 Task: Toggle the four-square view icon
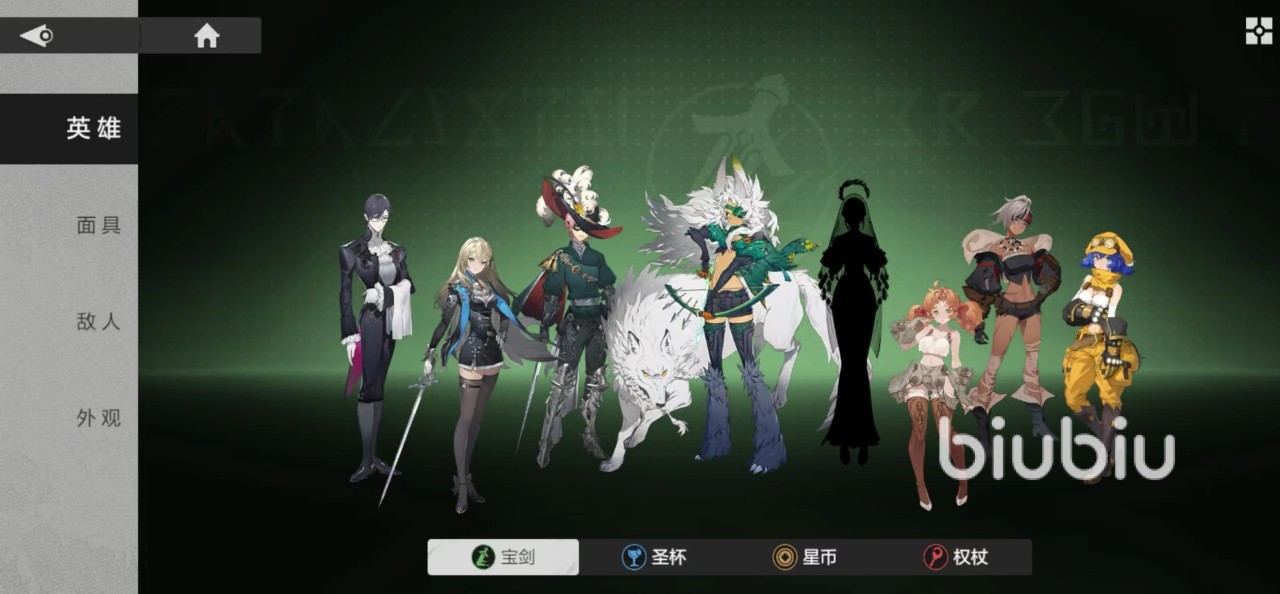(1258, 31)
